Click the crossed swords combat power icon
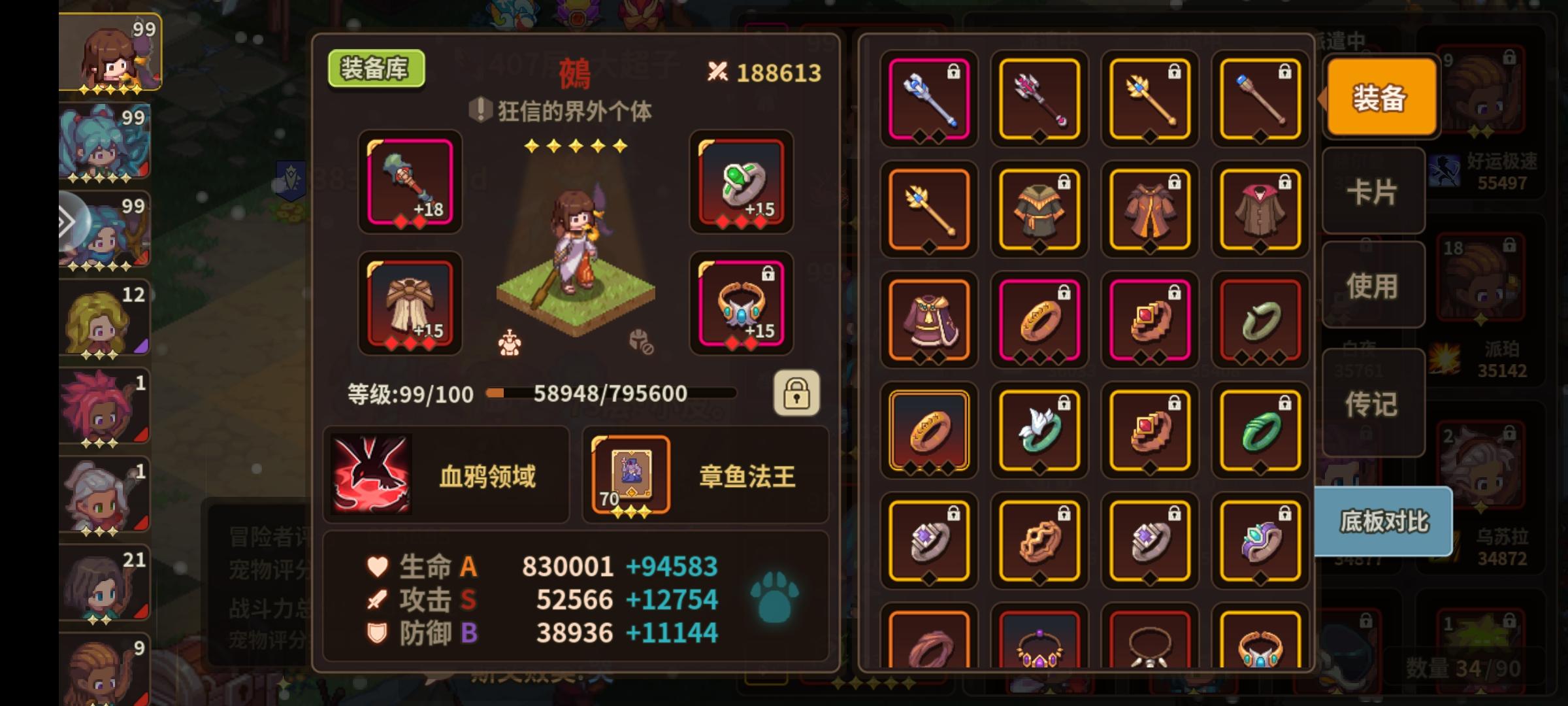 pyautogui.click(x=719, y=71)
